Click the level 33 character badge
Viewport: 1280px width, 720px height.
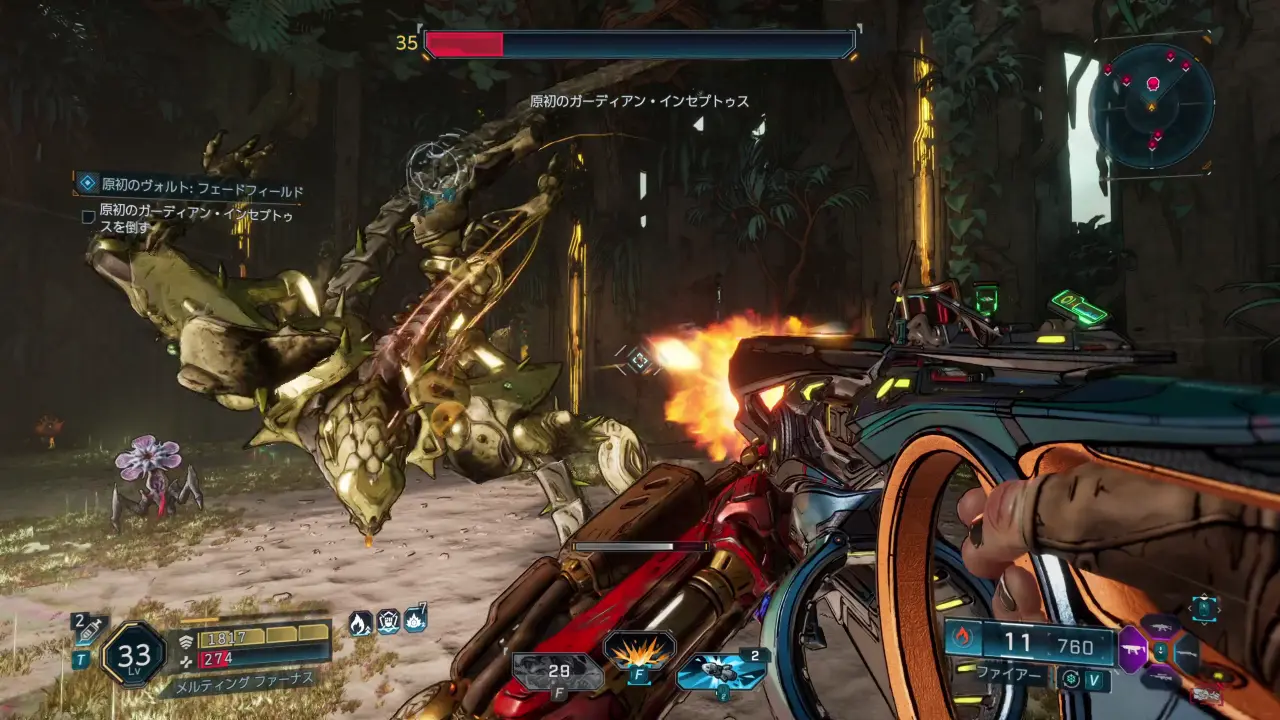pos(134,655)
